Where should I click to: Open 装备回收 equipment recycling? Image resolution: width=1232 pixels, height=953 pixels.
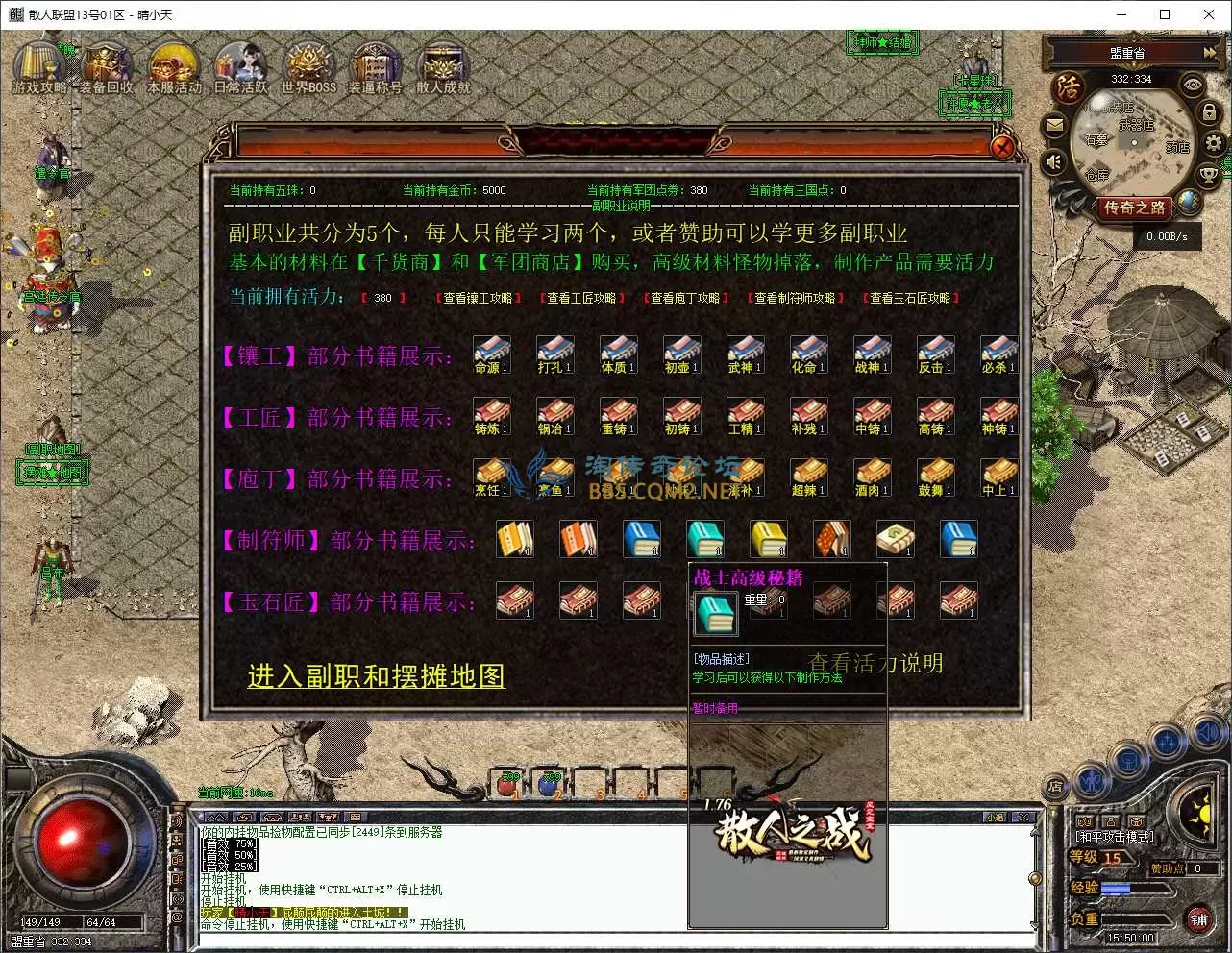[x=107, y=65]
